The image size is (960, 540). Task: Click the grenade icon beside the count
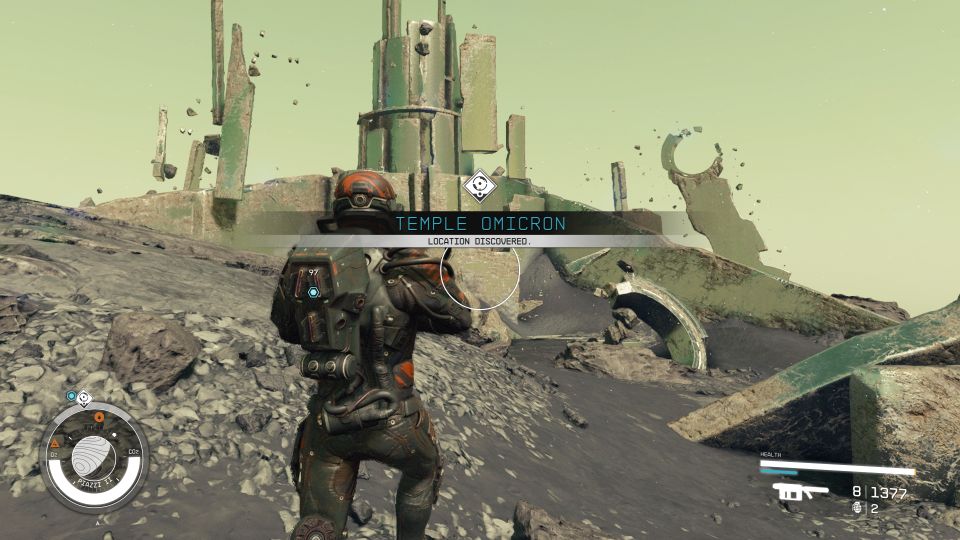855,508
